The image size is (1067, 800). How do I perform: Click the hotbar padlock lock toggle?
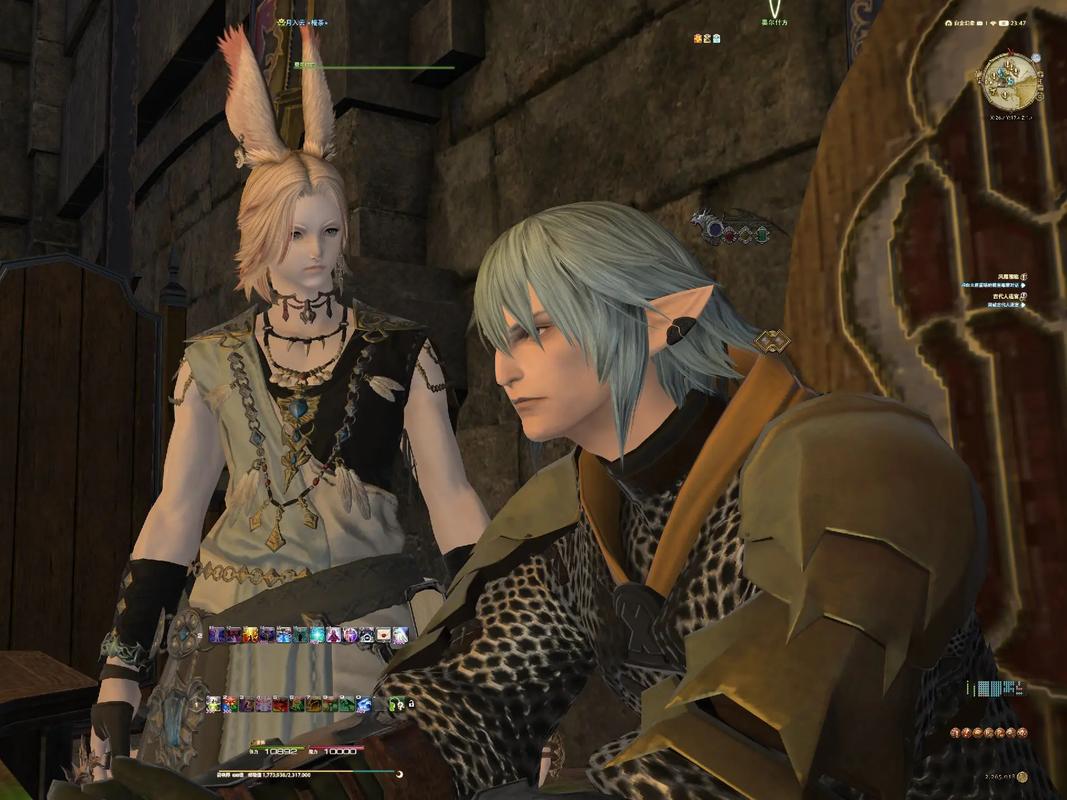411,704
